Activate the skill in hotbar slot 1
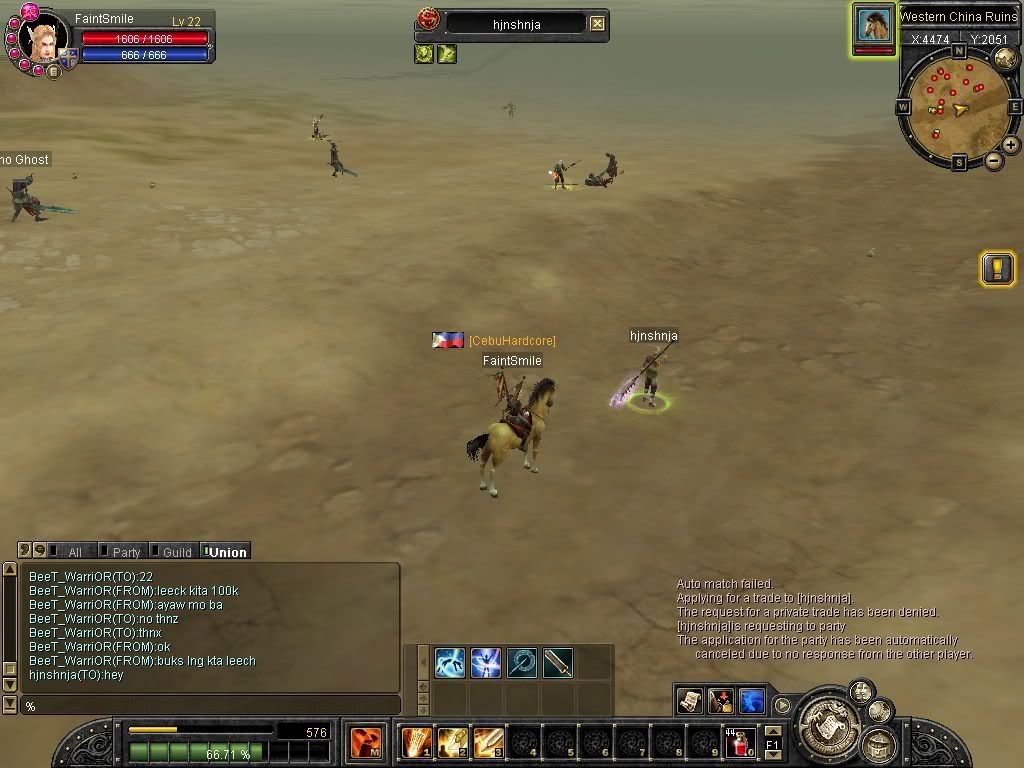The height and width of the screenshot is (768, 1024). click(416, 743)
